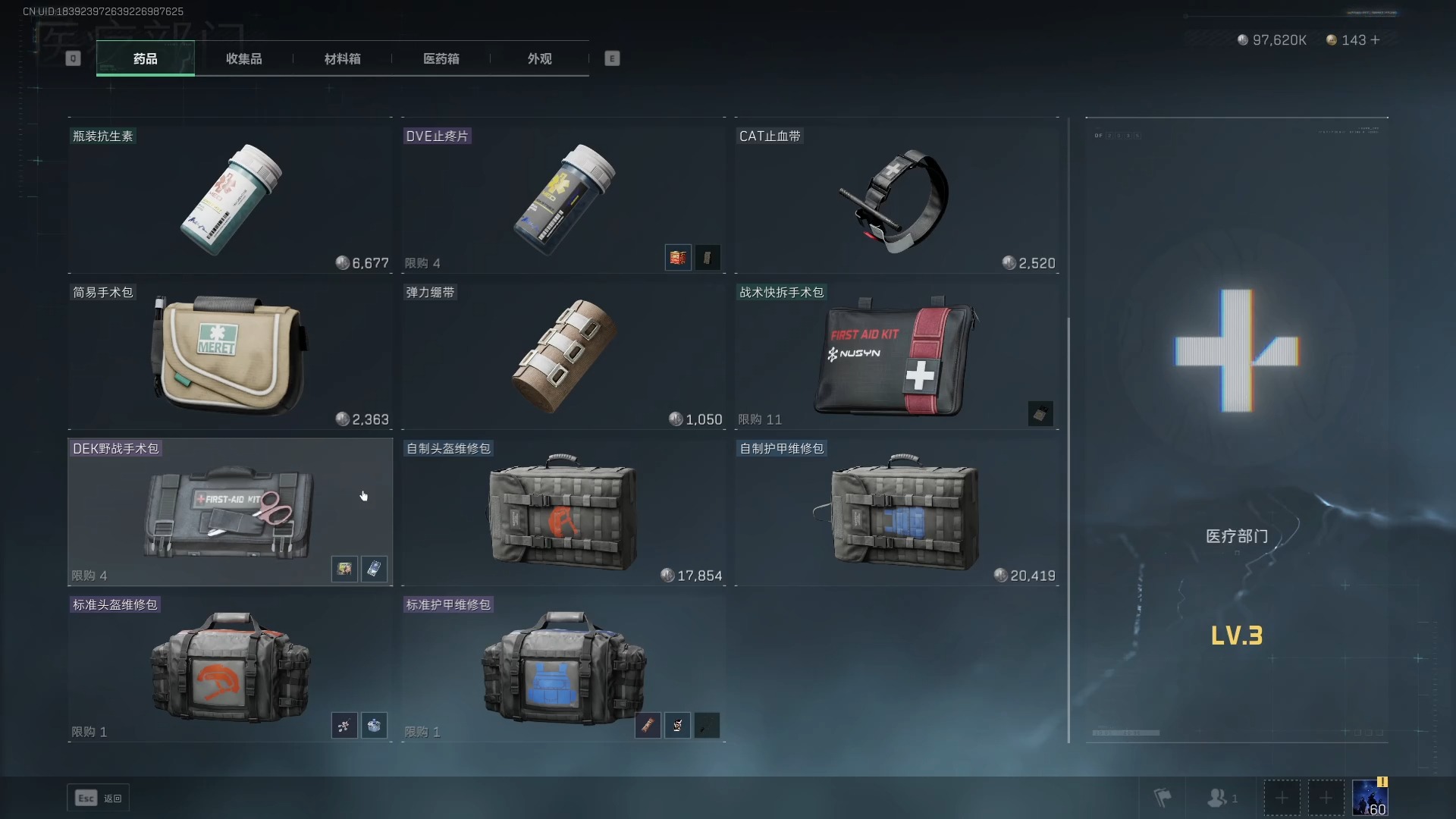Switch to the 医药箱 tab
Screen dimensions: 1456x819
coord(441,58)
